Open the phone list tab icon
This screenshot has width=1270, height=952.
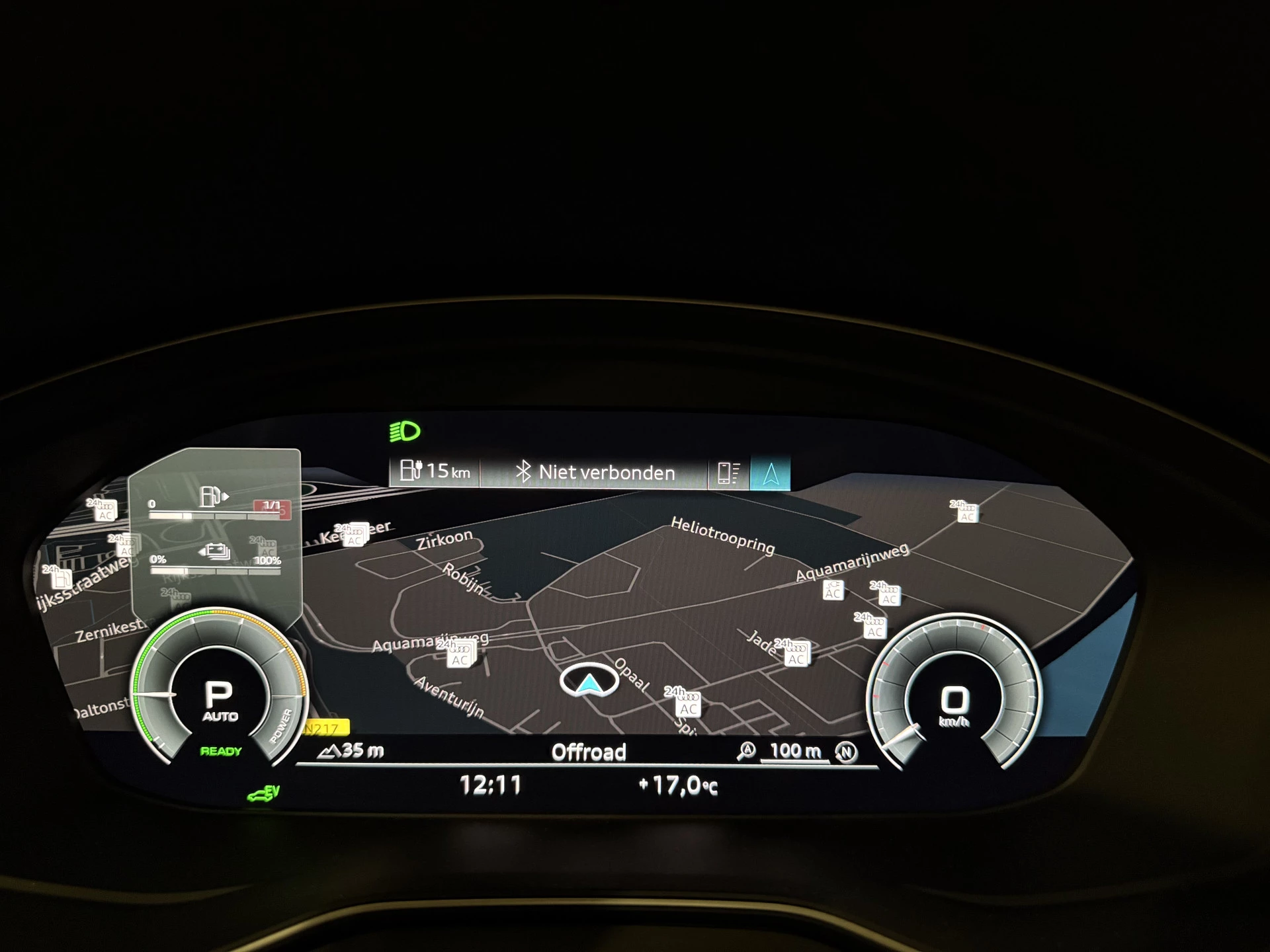coord(728,473)
